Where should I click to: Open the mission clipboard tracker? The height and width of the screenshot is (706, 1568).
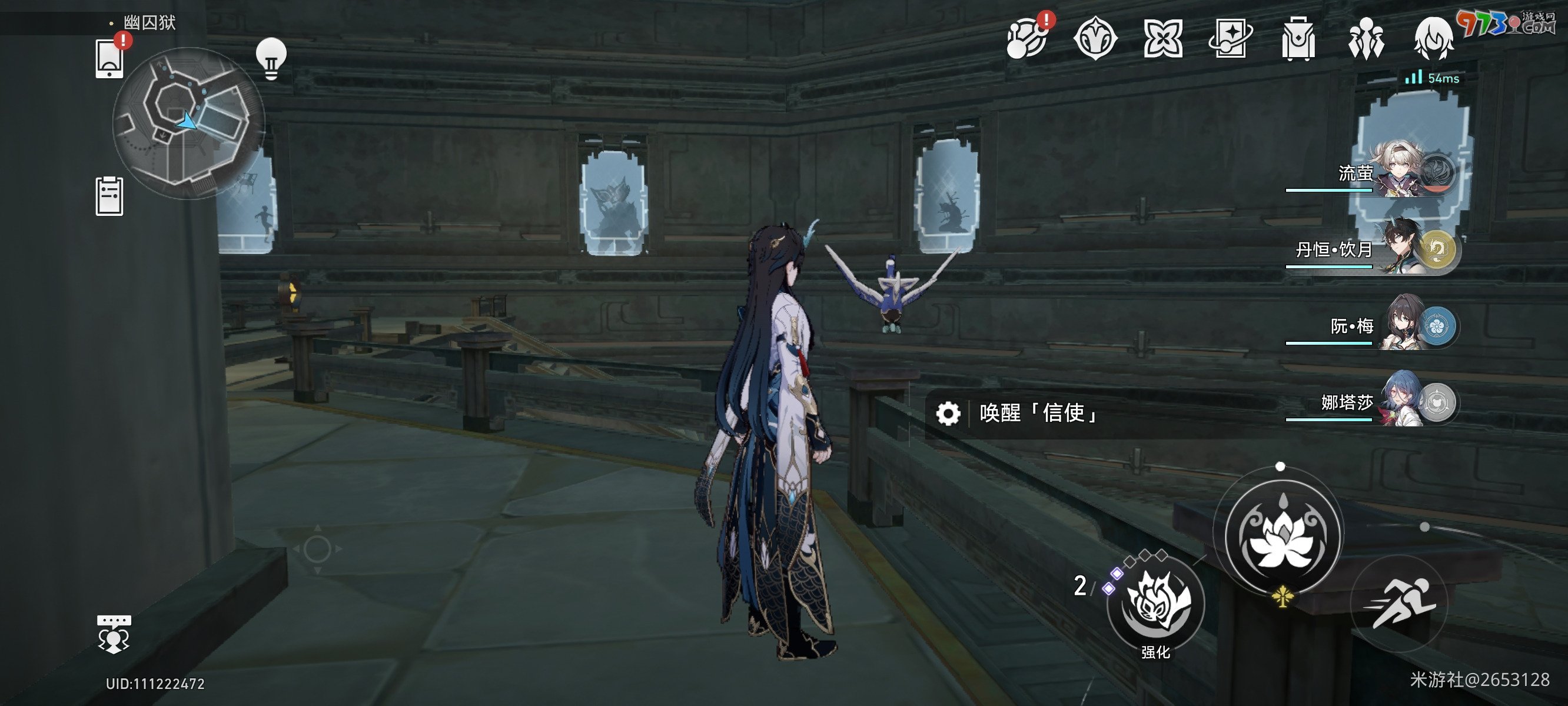pos(109,196)
